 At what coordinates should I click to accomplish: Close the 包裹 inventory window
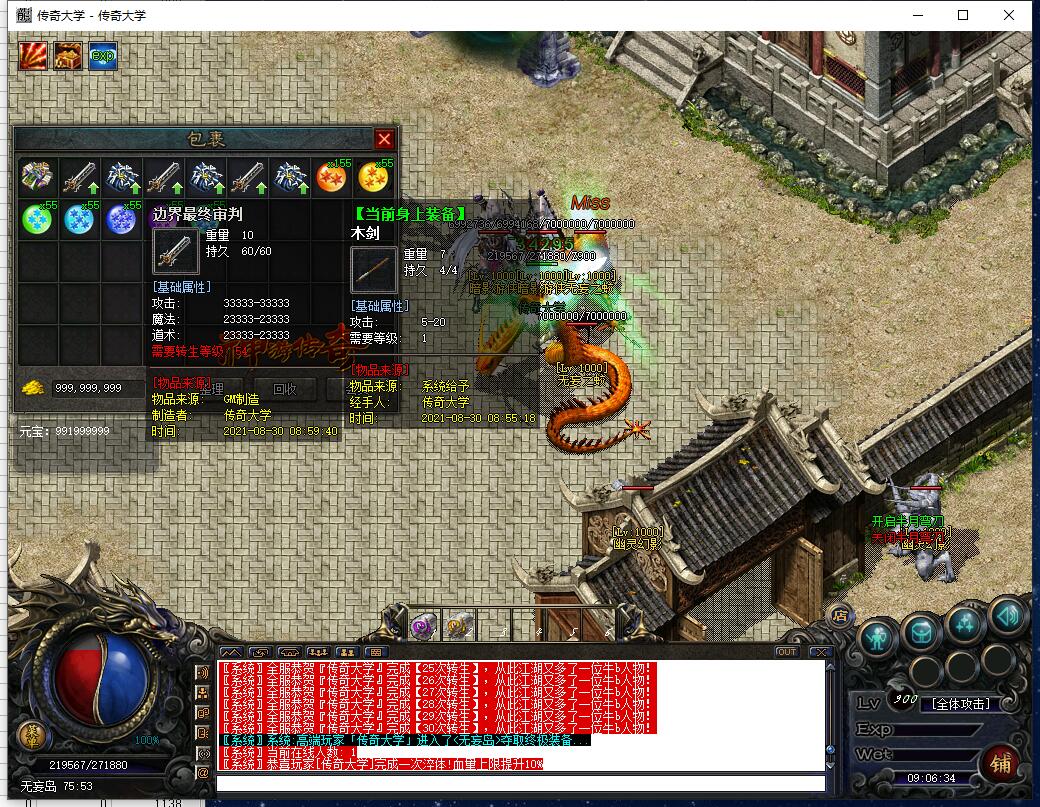coord(384,139)
